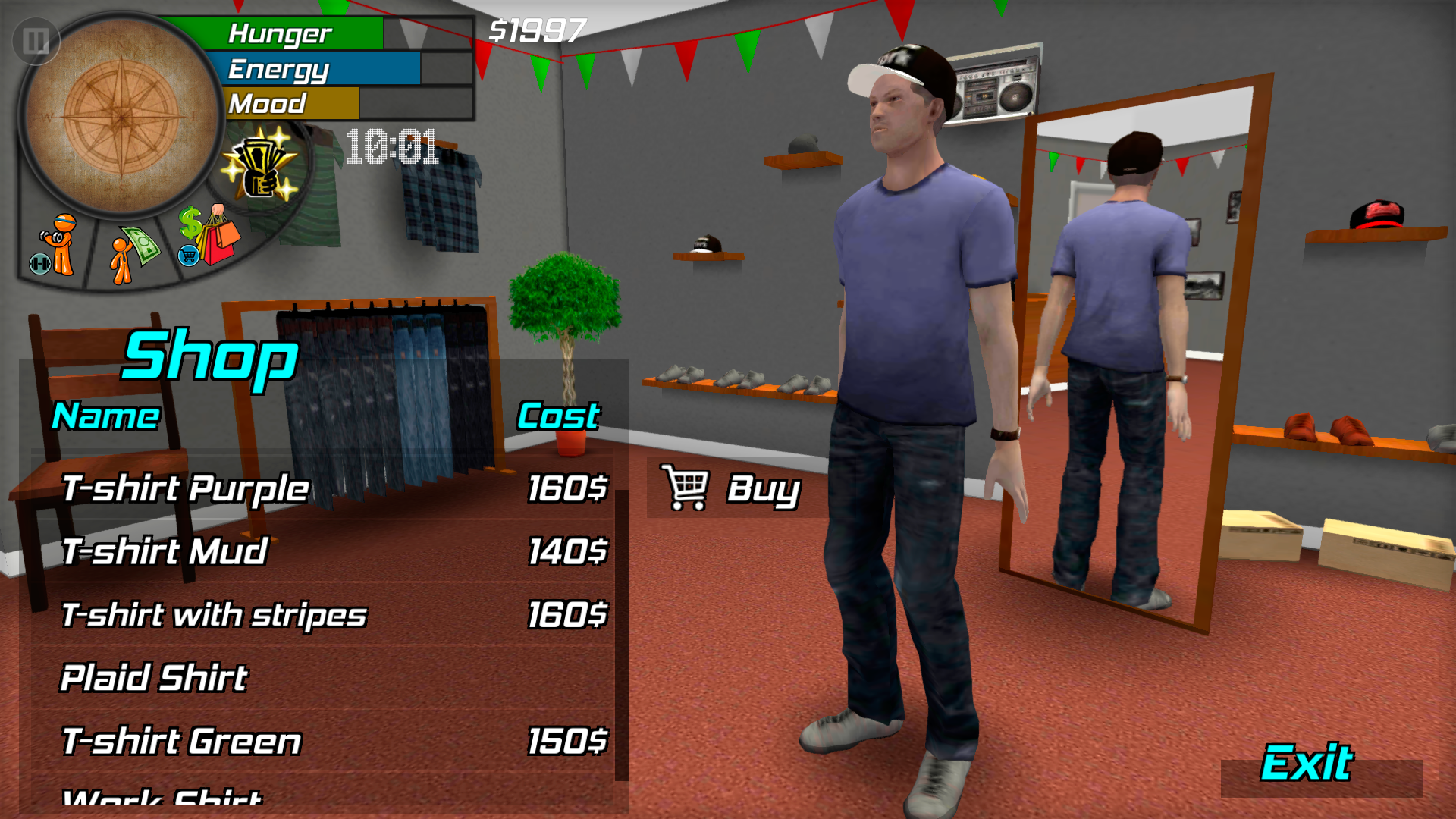Click the shopping cart icon beside Buy

pos(685,489)
